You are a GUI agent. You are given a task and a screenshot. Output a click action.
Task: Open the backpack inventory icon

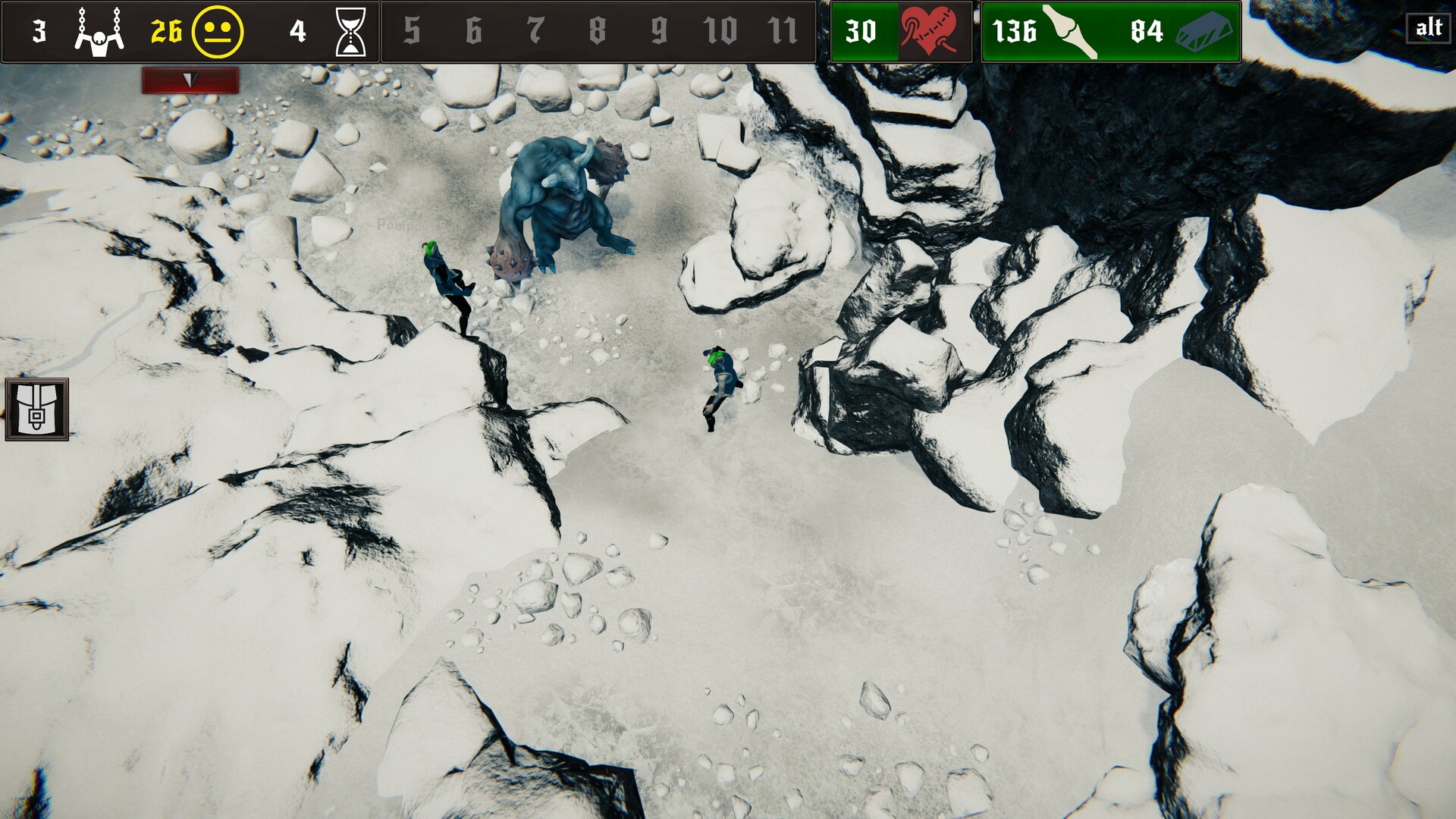[35, 409]
